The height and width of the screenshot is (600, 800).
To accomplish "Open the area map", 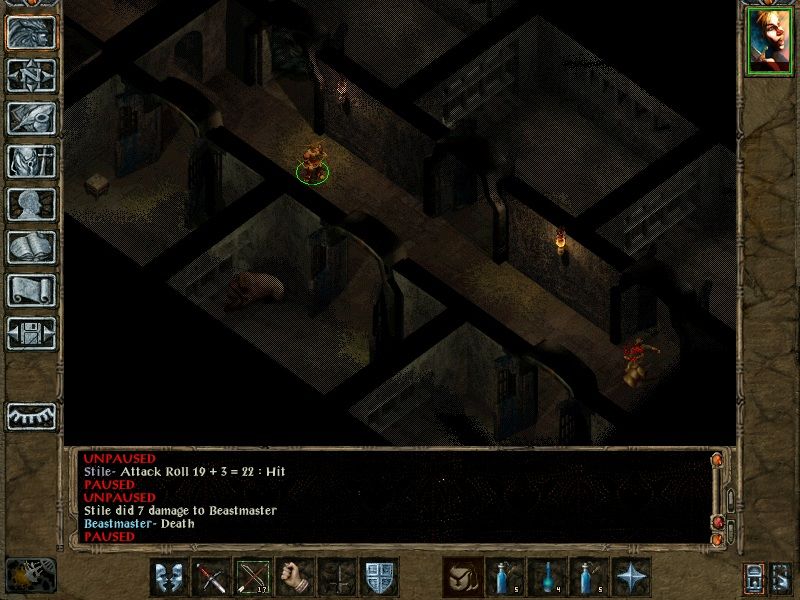I will pos(31,75).
